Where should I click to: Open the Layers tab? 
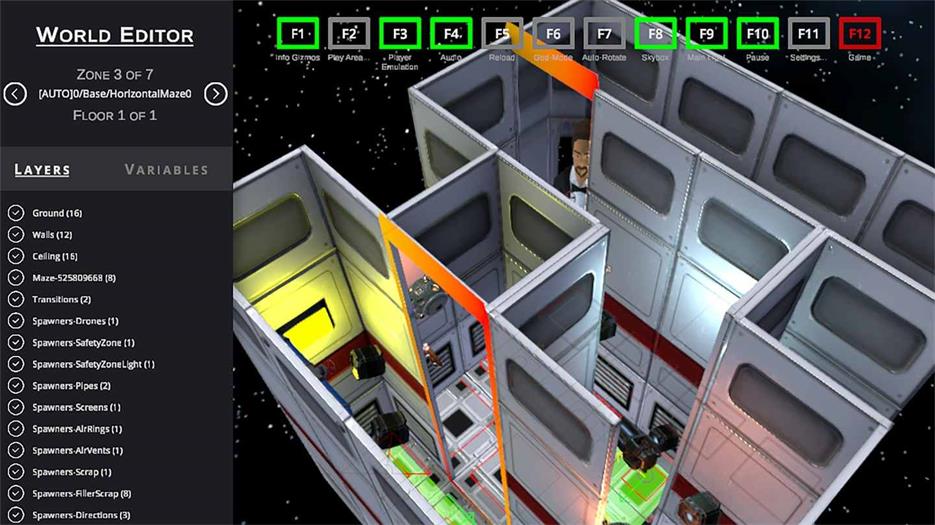(42, 169)
